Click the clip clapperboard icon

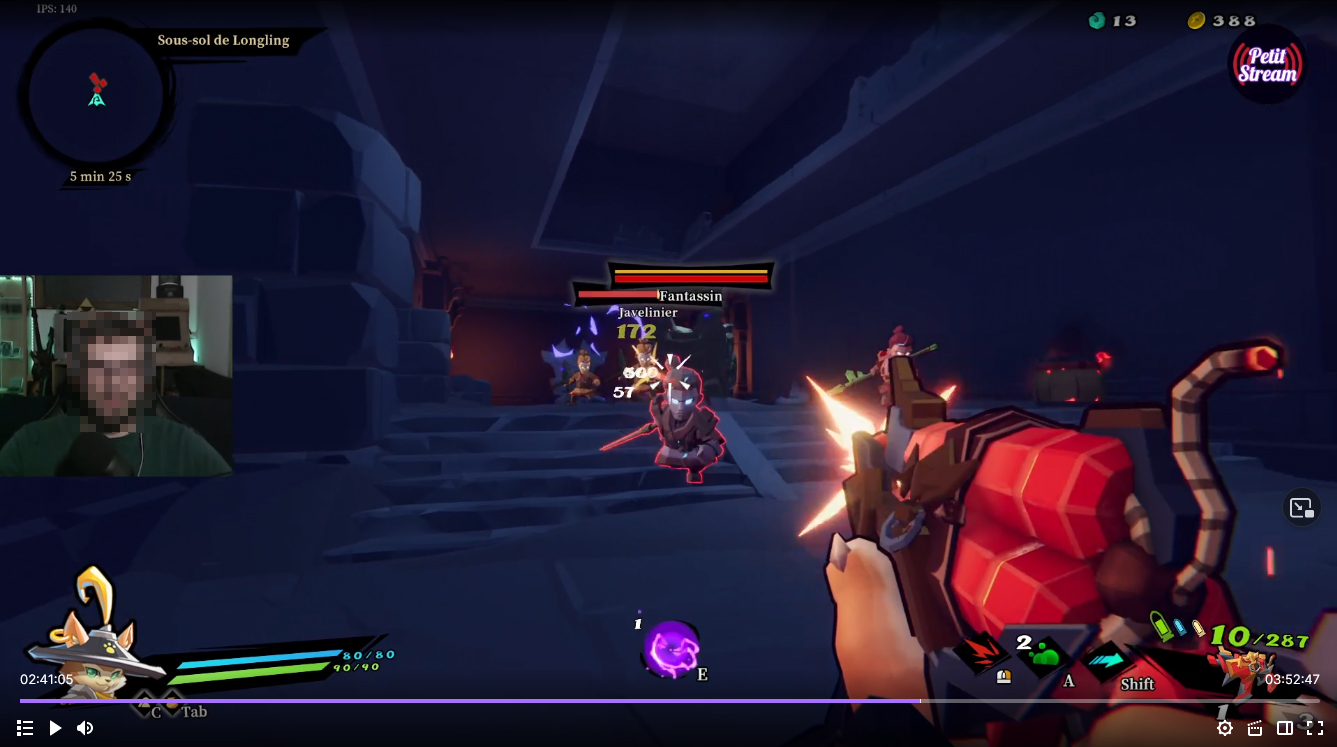(1254, 728)
